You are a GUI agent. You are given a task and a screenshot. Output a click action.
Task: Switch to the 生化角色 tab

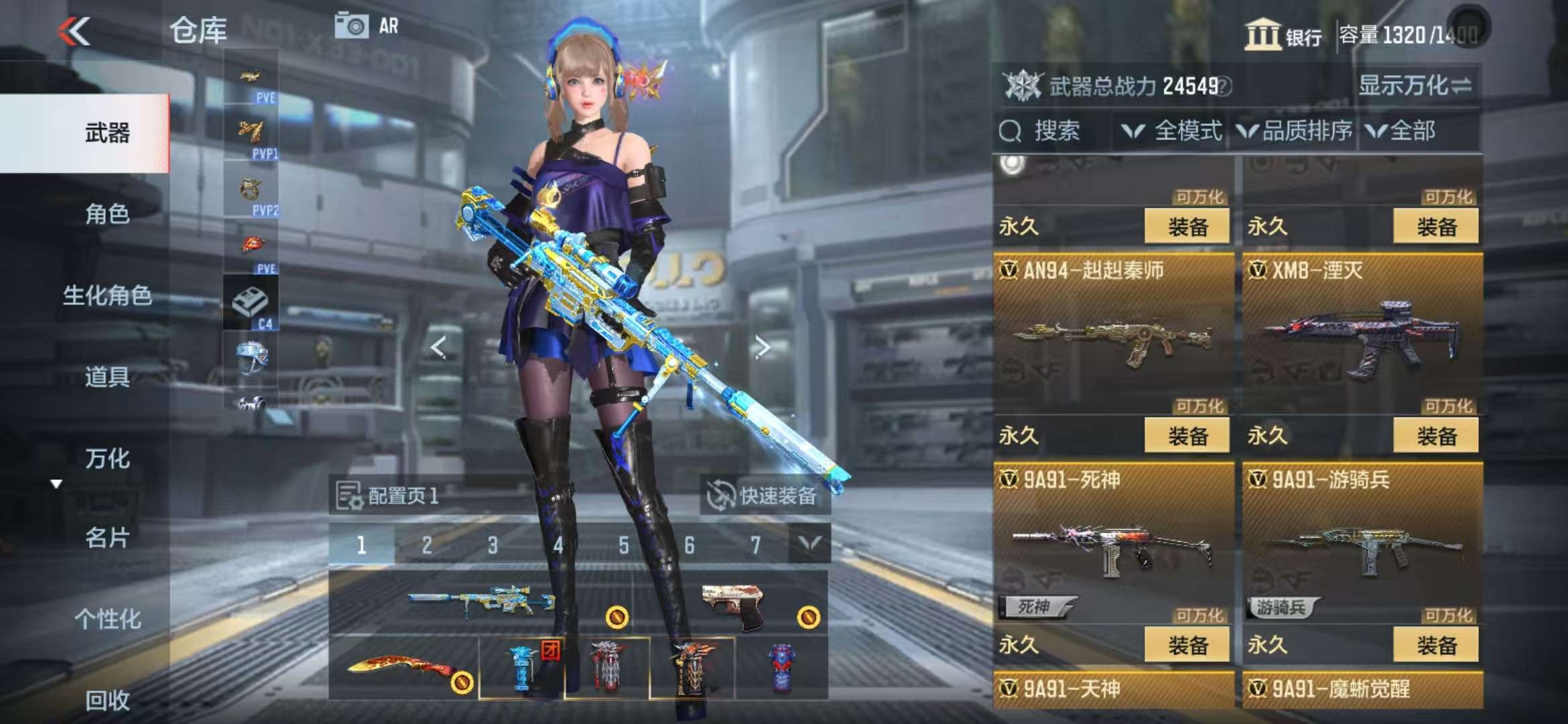[107, 295]
